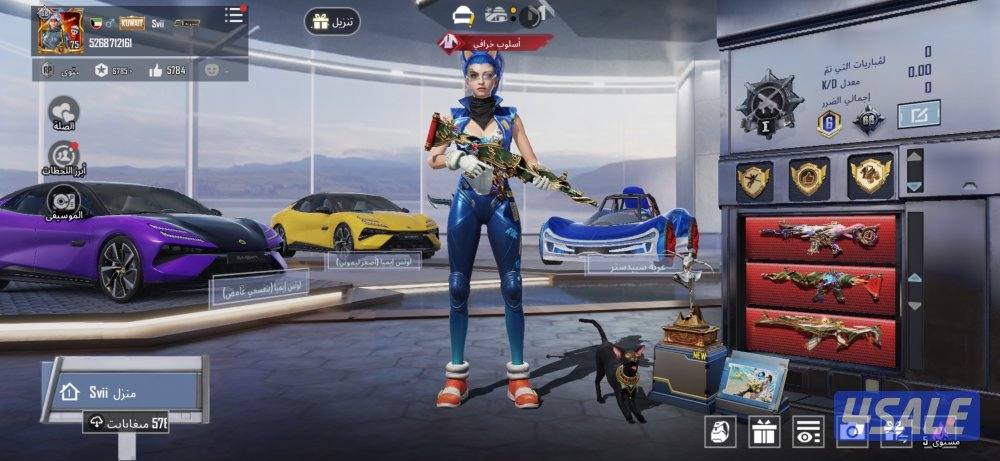The height and width of the screenshot is (461, 1000).
Task: Open the player avatar profile
Action: tap(60, 30)
